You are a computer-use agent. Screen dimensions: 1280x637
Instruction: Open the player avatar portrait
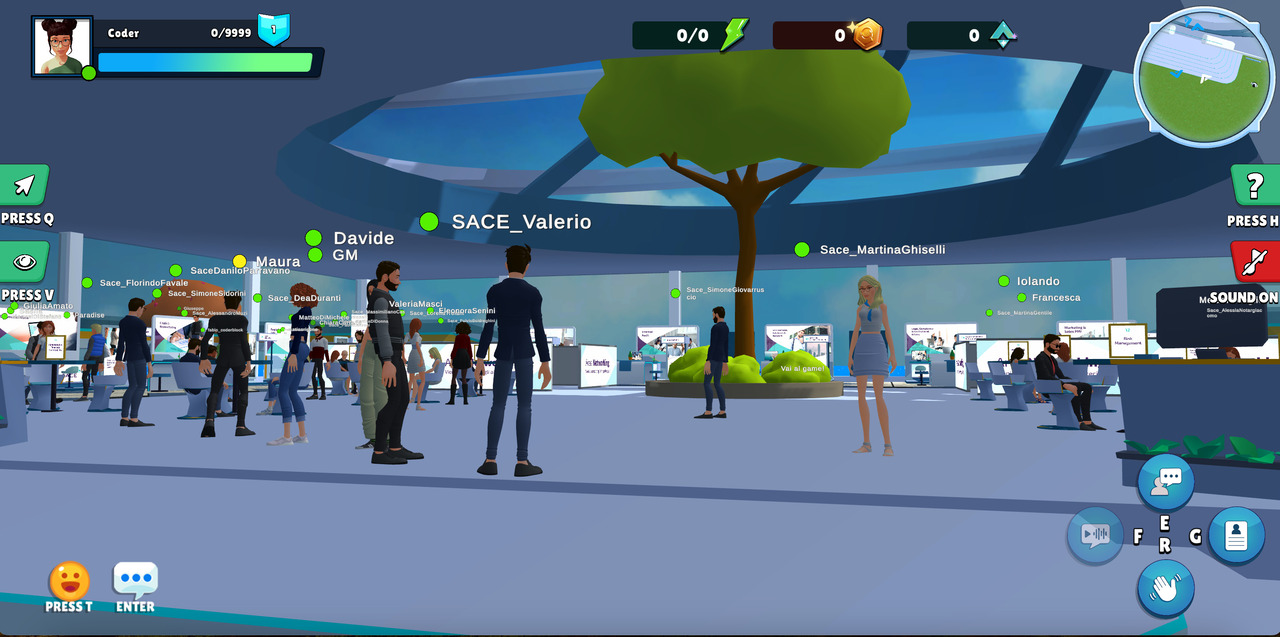[62, 46]
